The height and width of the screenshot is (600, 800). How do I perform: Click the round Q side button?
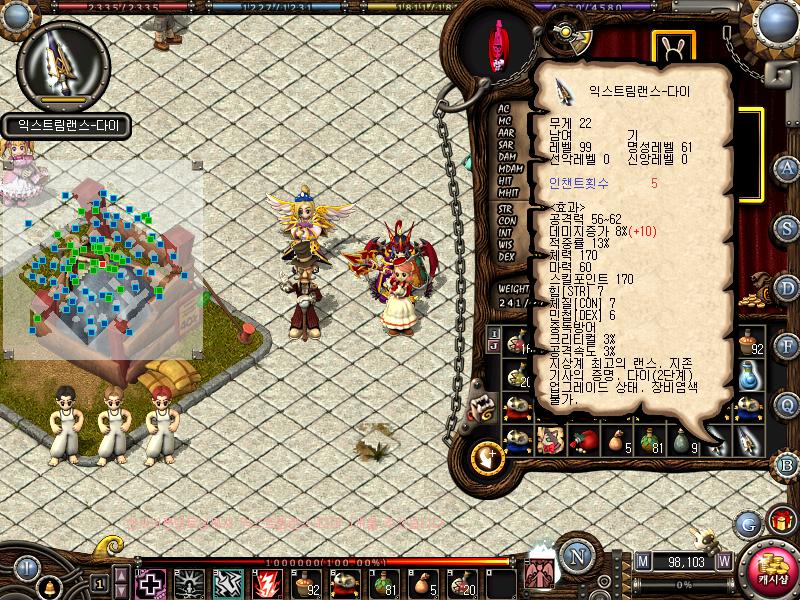point(786,406)
